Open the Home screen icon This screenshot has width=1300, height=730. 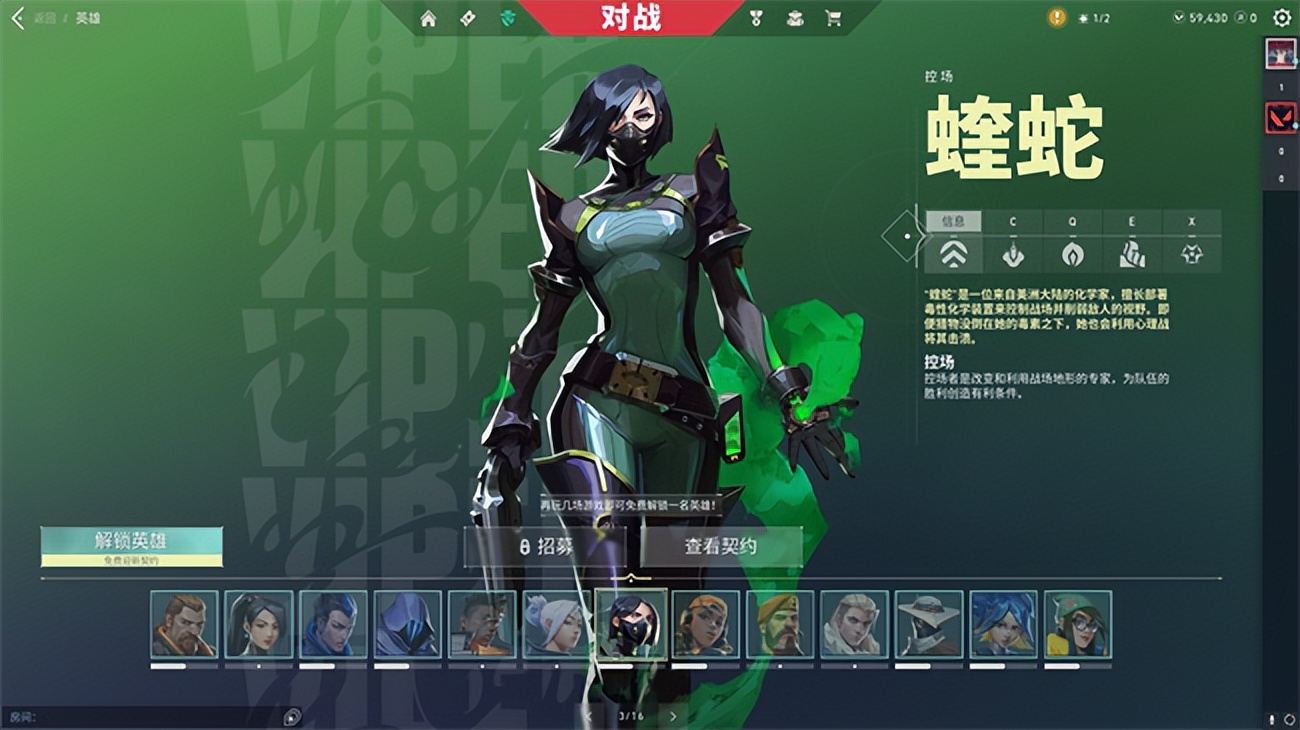[x=430, y=18]
